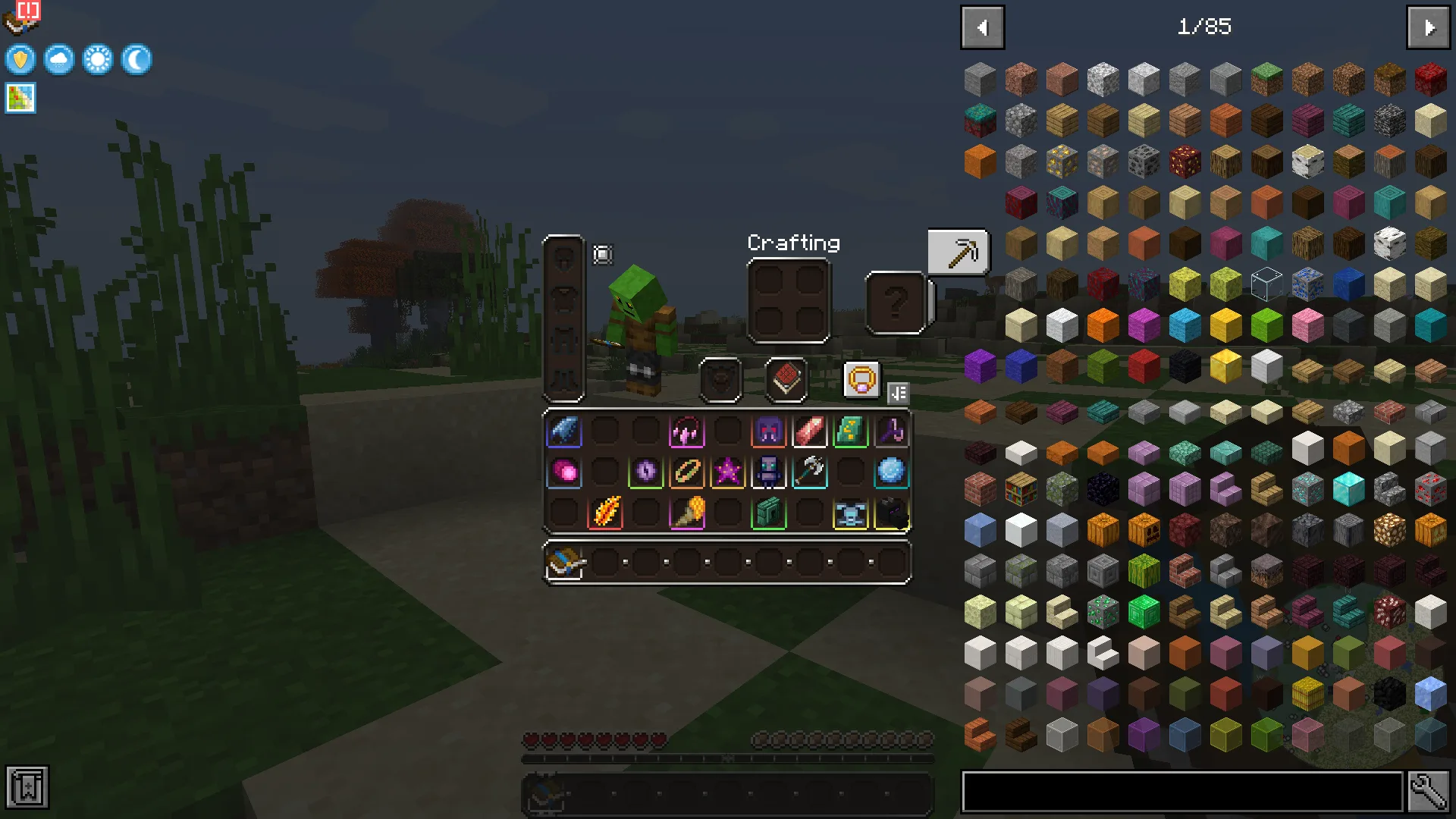Viewport: 1456px width, 819px height.
Task: Toggle rain with the cloud weather button
Action: [58, 60]
